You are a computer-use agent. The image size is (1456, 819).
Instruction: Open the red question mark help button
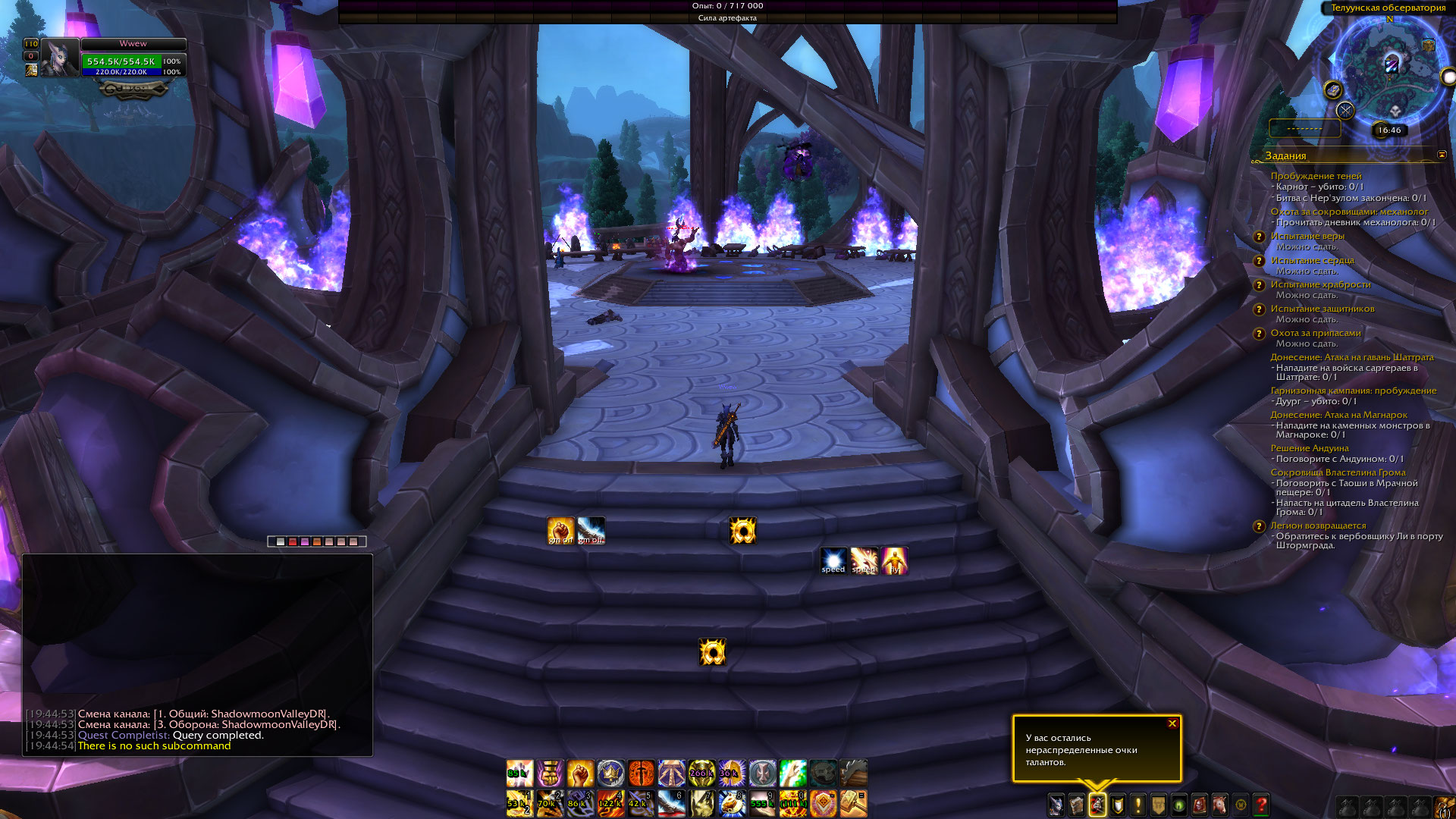pos(1261,805)
